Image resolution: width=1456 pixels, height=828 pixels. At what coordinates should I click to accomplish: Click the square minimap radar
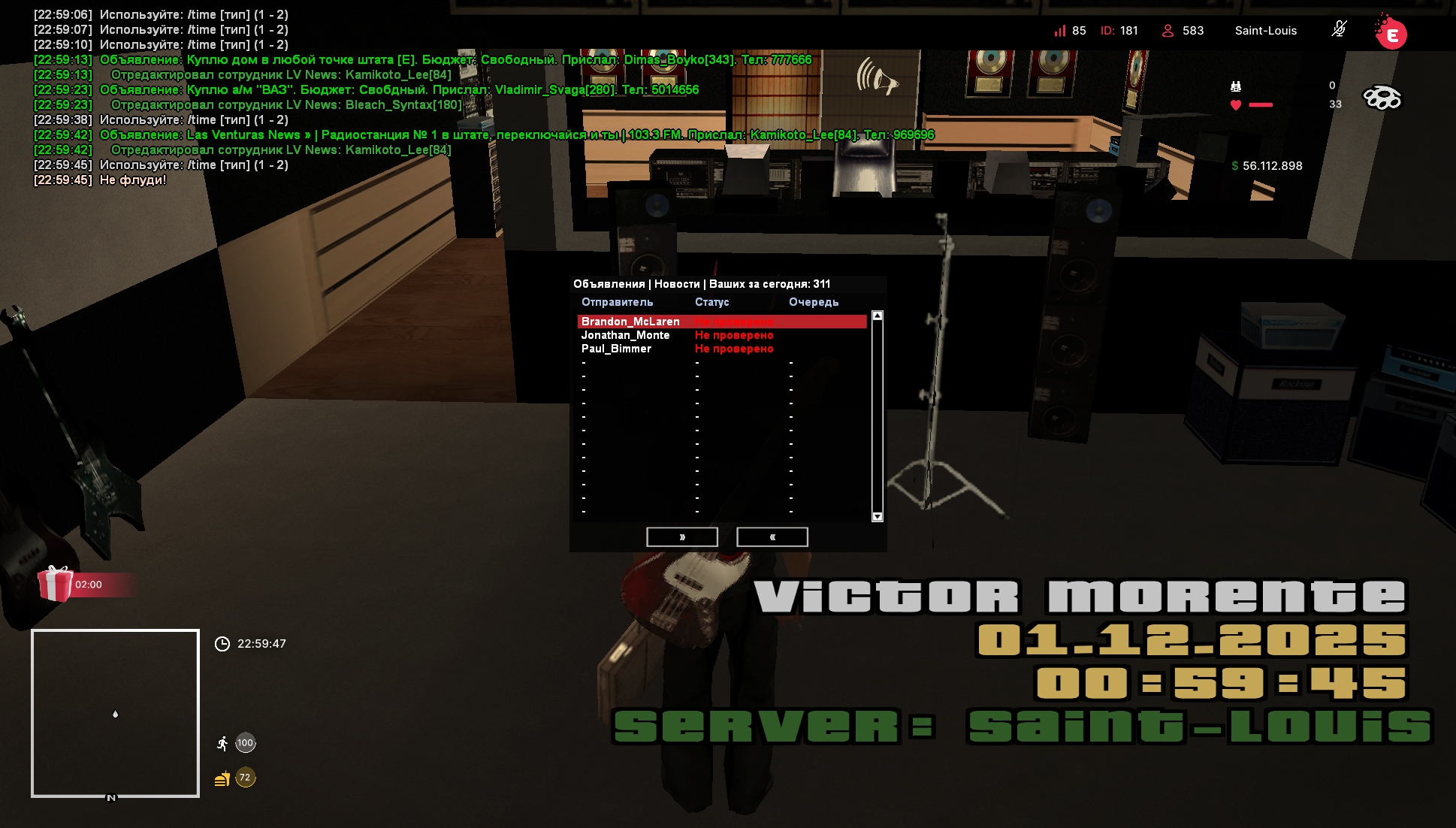(115, 713)
